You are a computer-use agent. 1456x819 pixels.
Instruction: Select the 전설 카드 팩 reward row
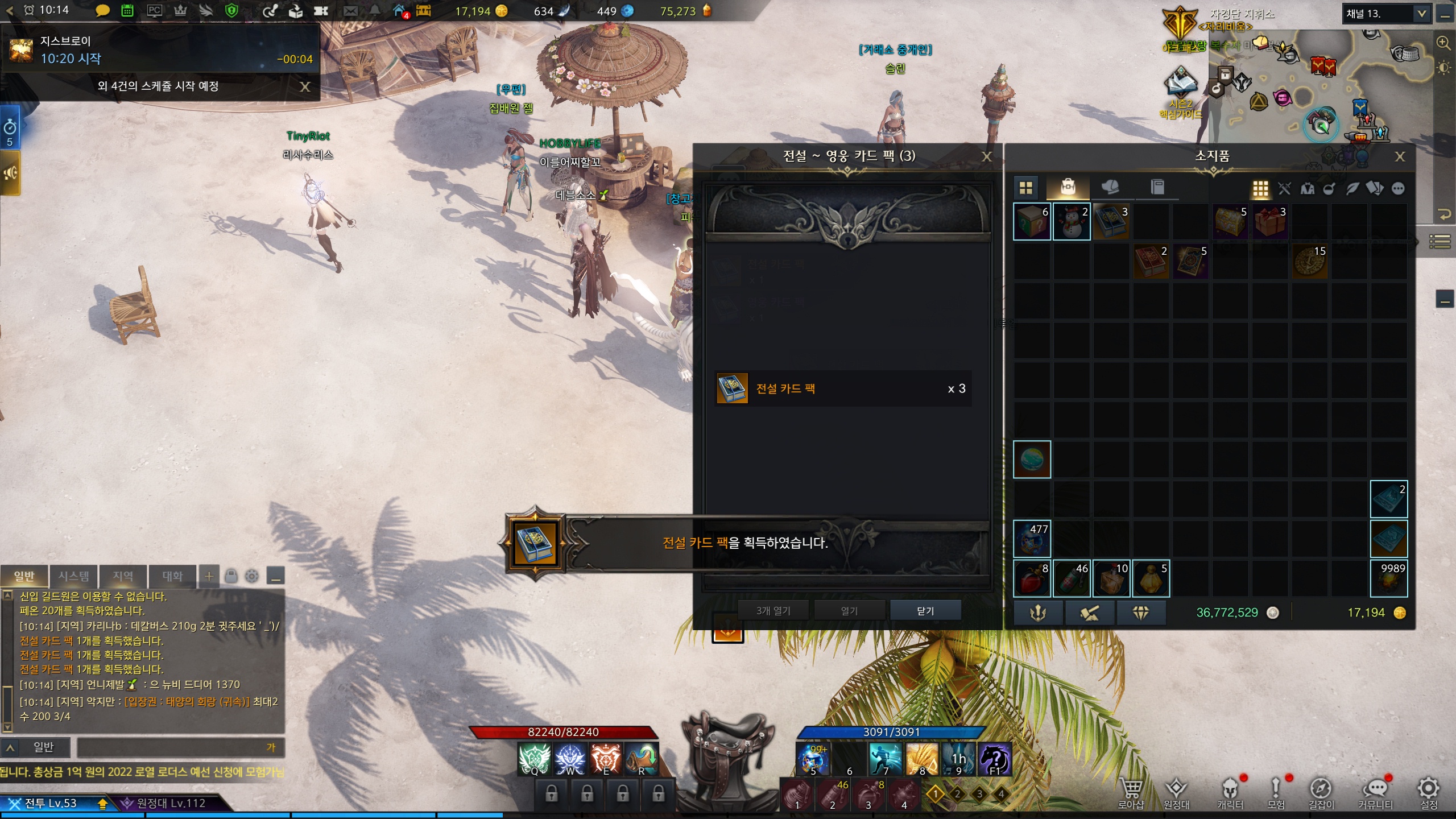[842, 388]
